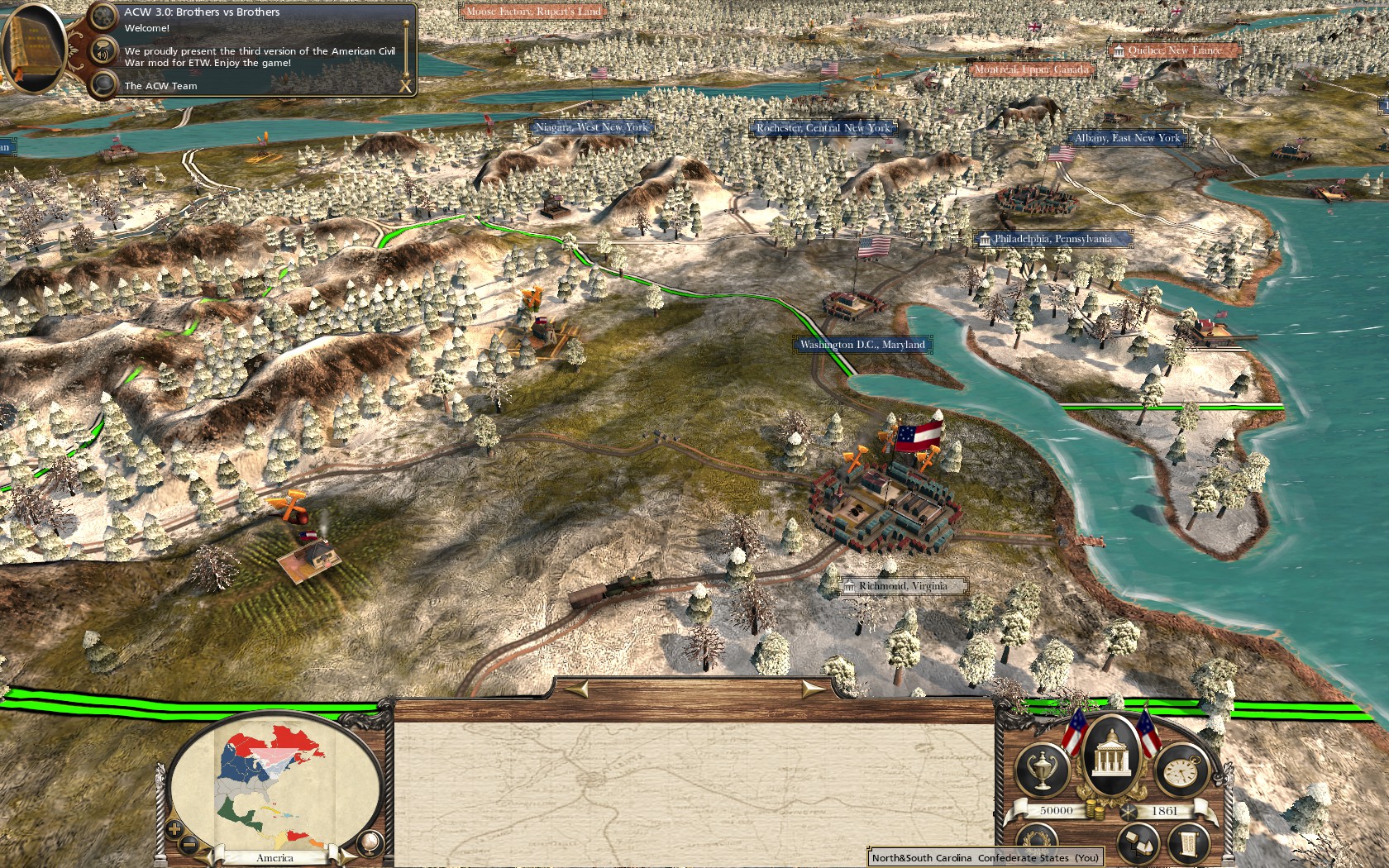End turn with the pocket watch
This screenshot has width=1389, height=868.
coord(1181,771)
